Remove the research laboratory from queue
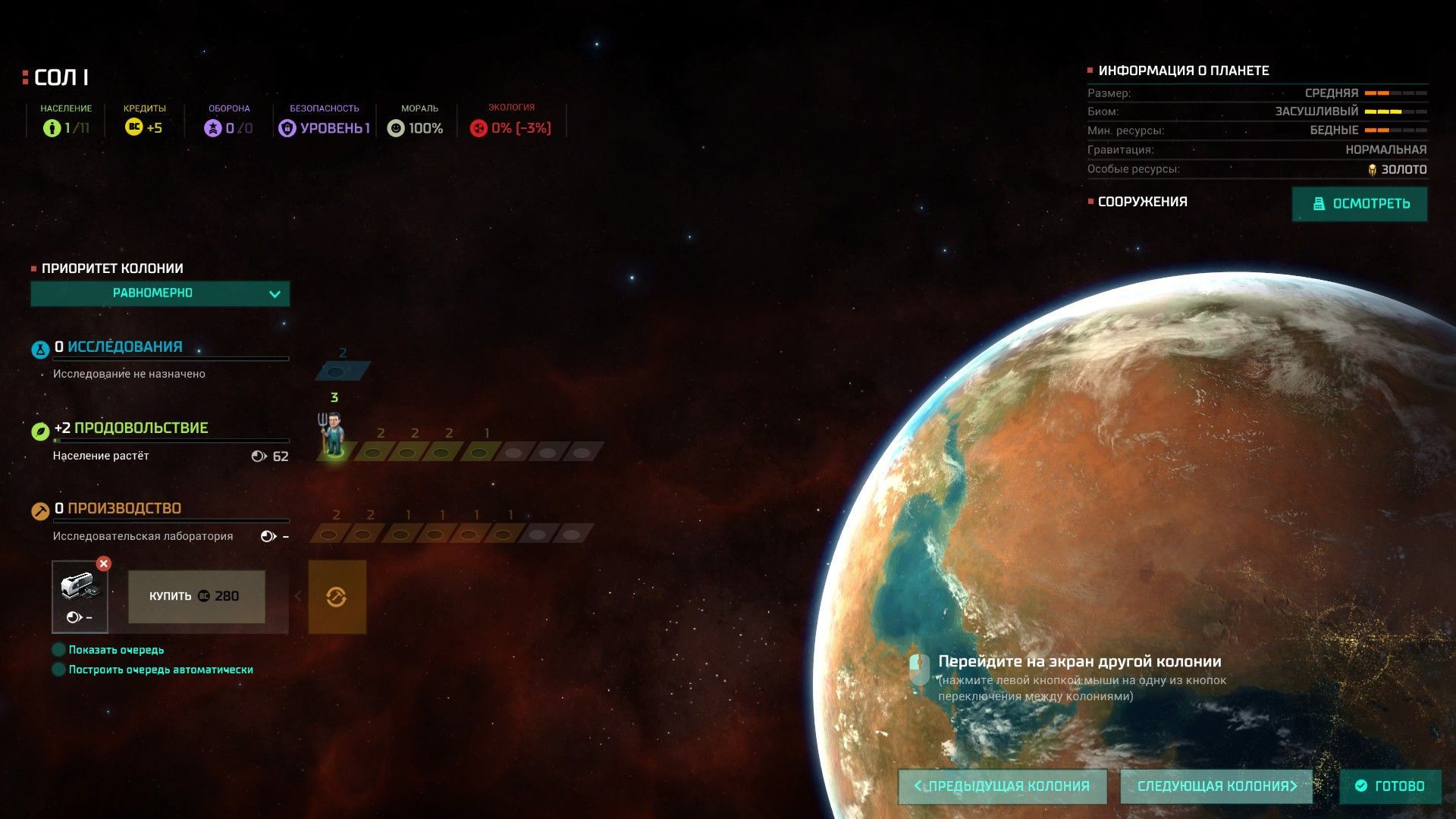Viewport: 1456px width, 819px height. [x=104, y=563]
